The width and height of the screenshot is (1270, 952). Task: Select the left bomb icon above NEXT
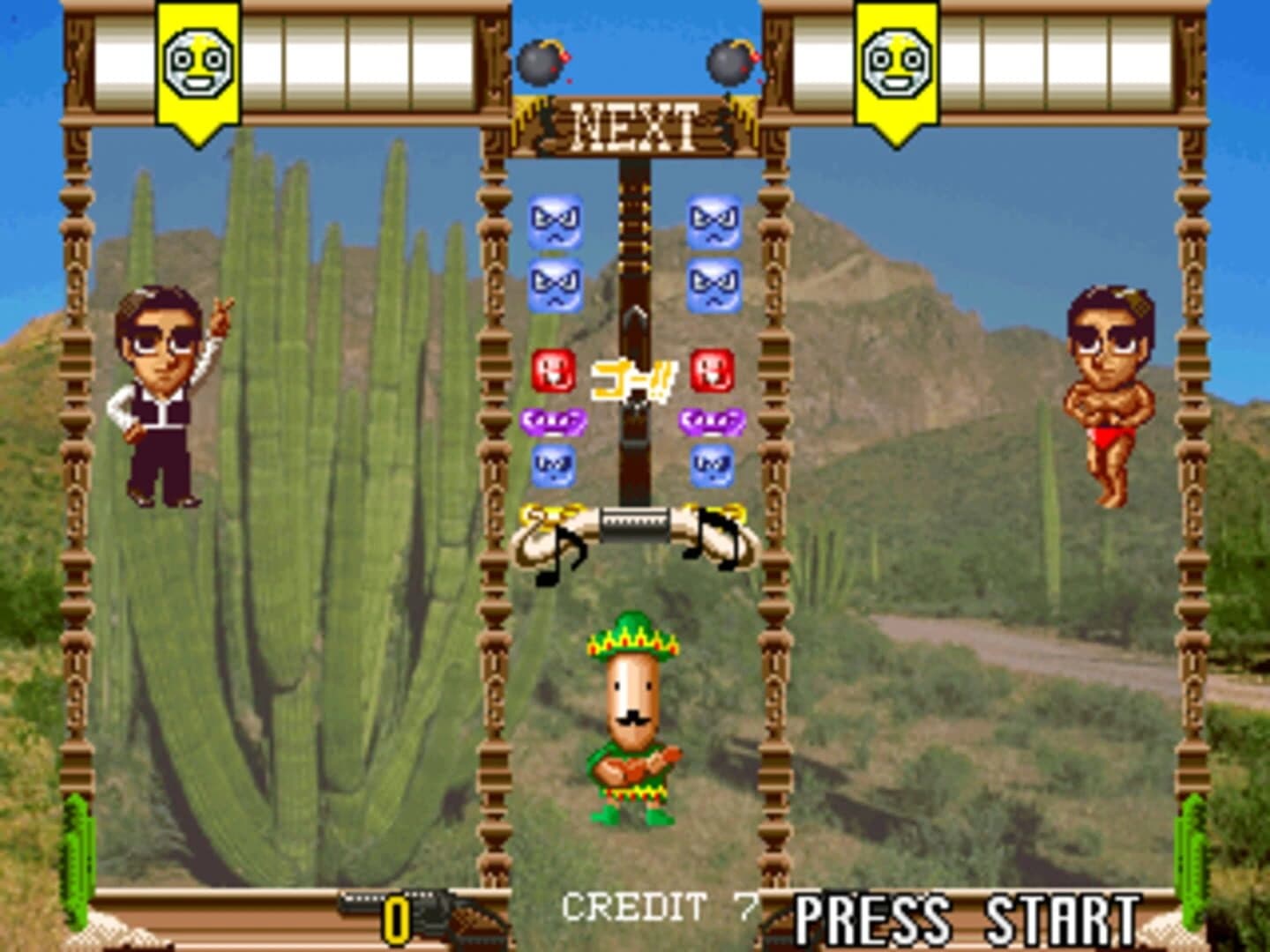(x=541, y=63)
